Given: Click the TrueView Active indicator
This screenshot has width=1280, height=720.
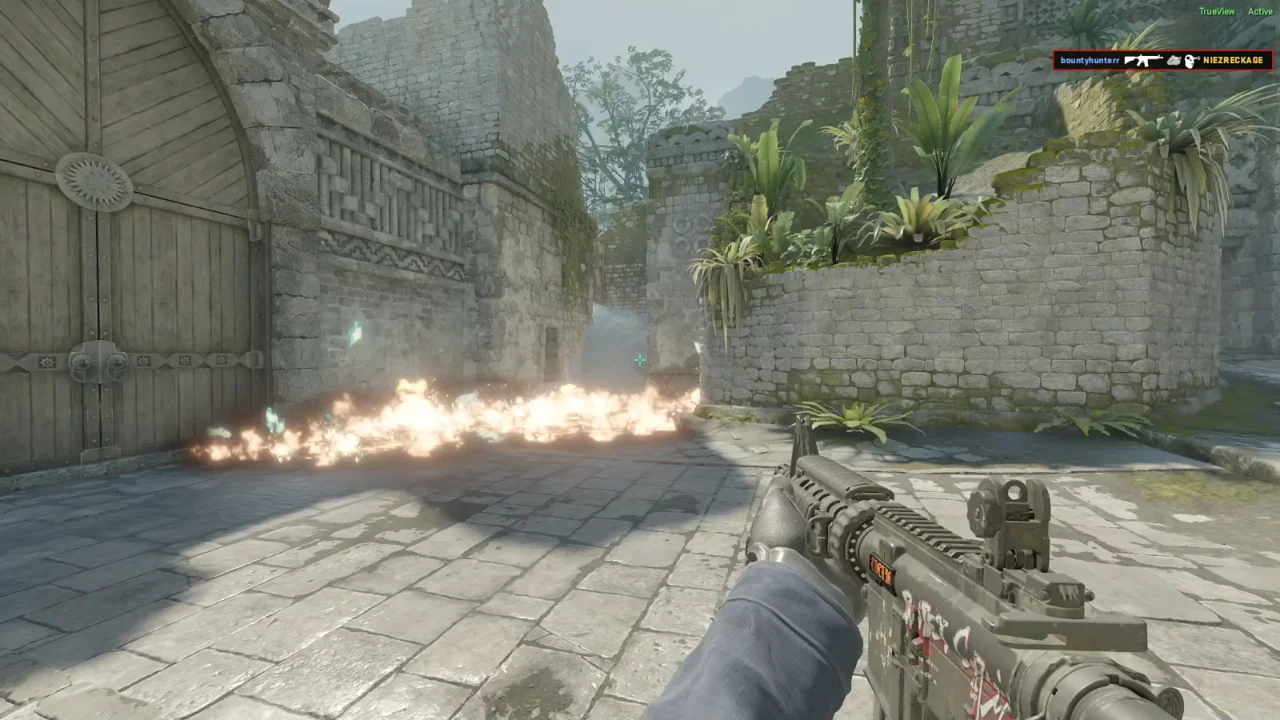Looking at the screenshot, I should click(x=1235, y=12).
